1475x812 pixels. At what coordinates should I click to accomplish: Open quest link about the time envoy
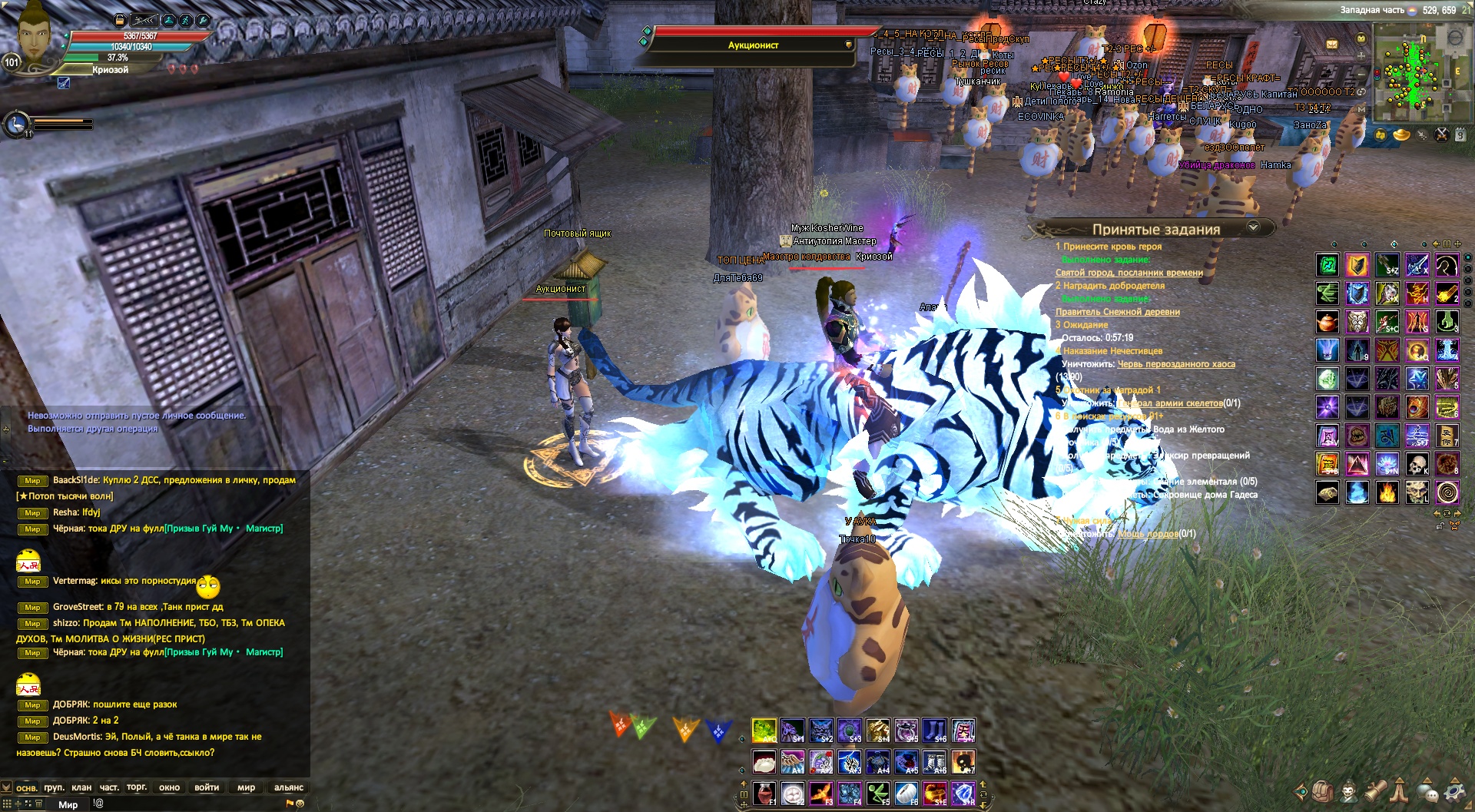tap(1129, 273)
